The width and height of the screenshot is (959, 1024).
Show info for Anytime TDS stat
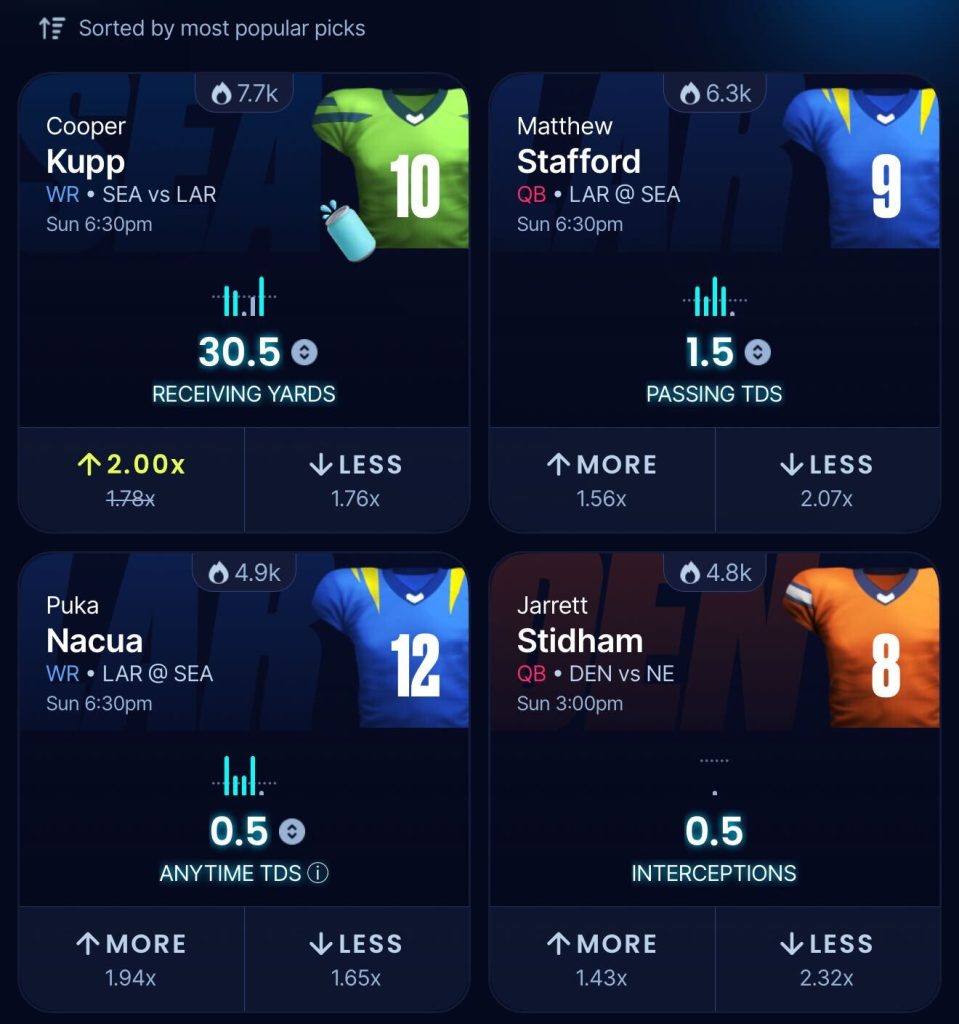(x=318, y=873)
